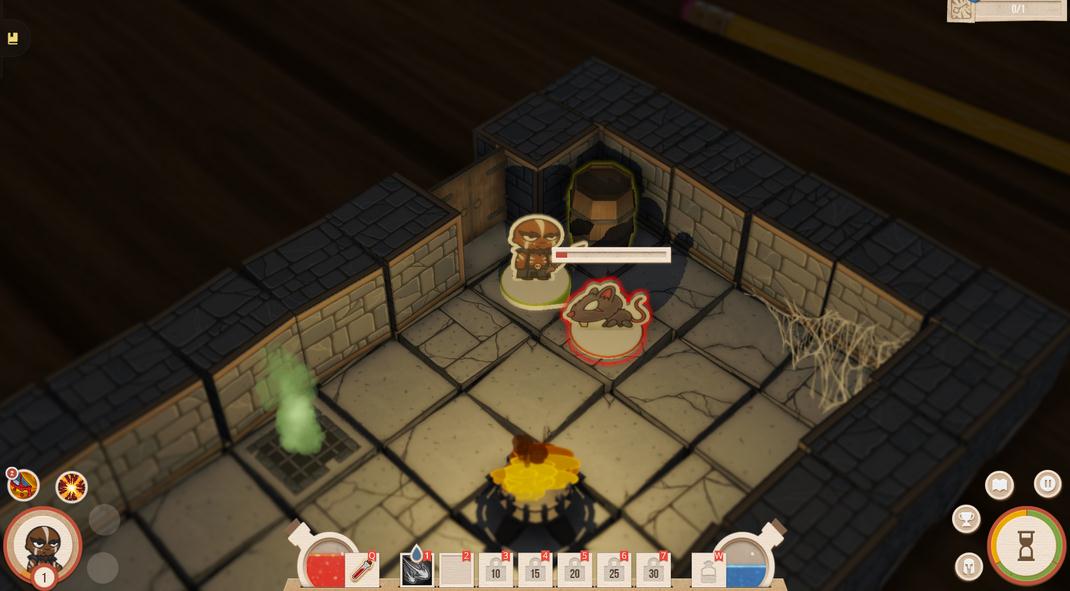Open the helmet equipment button
This screenshot has height=591, width=1070.
pos(968,567)
